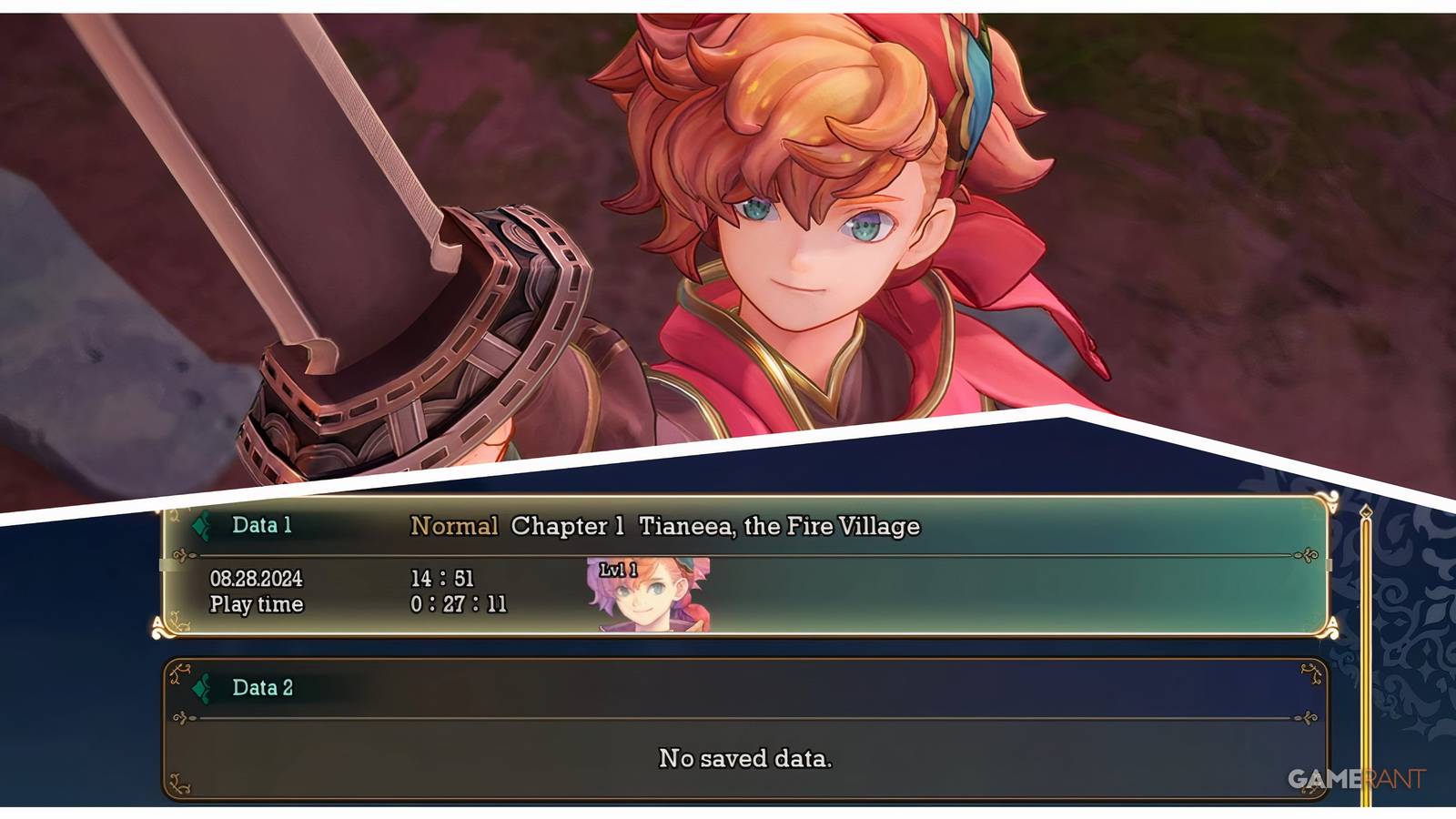Screen dimensions: 1456x819
Task: Select the Data 2 save slot
Action: click(746, 728)
